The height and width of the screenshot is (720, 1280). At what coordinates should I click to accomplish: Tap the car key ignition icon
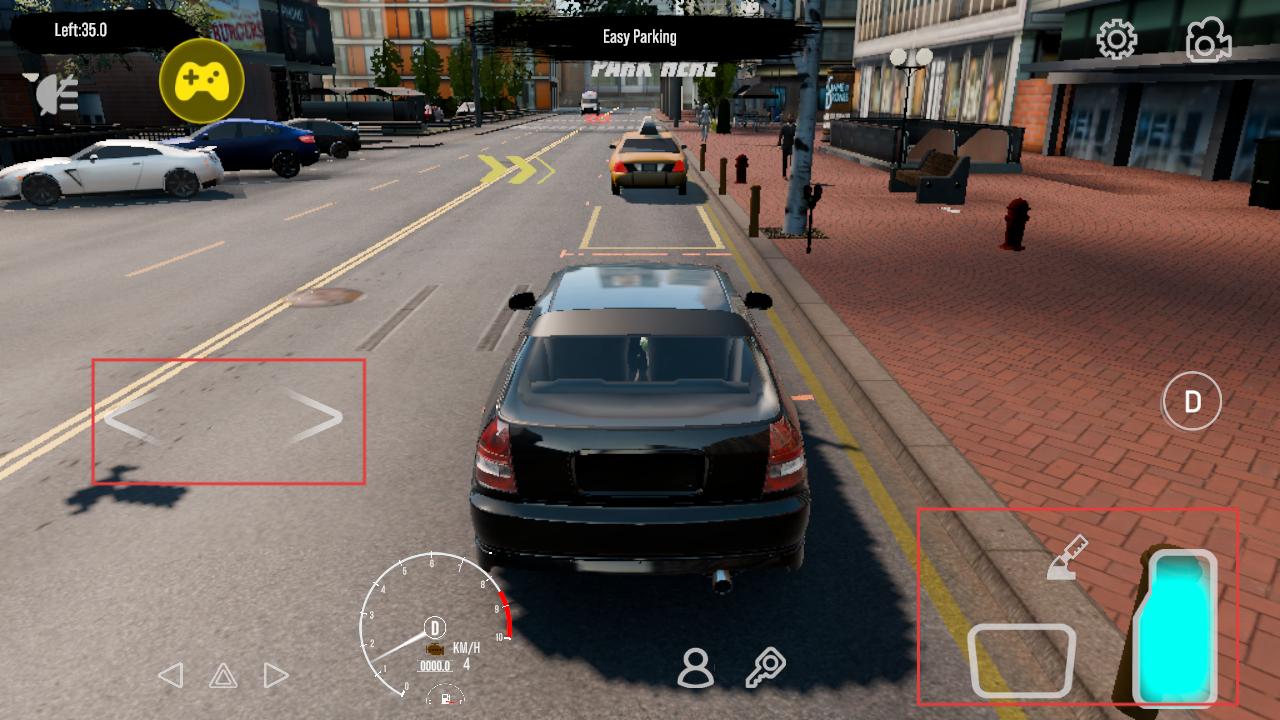tap(766, 668)
